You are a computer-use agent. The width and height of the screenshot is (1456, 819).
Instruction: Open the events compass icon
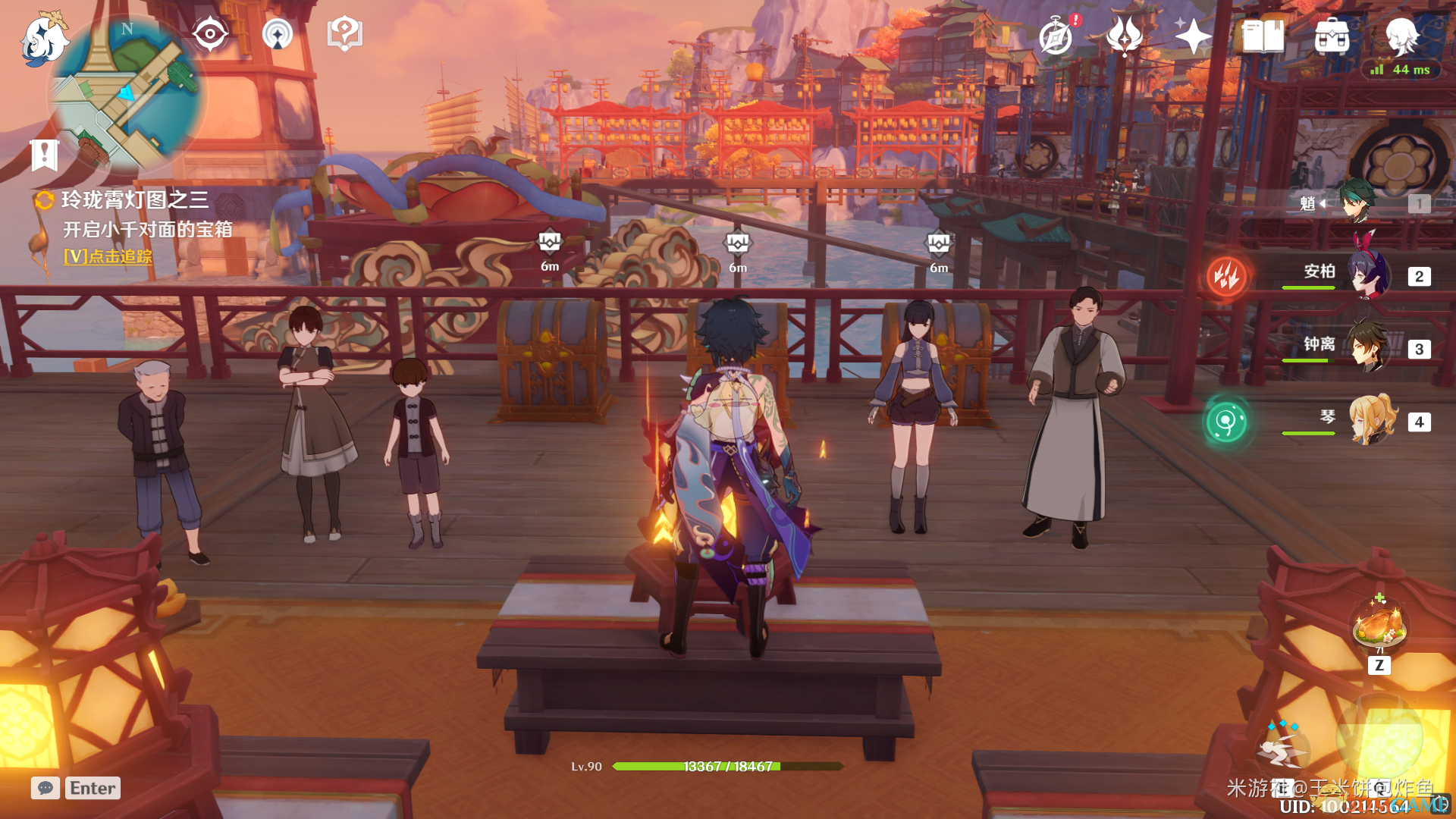click(x=1056, y=36)
